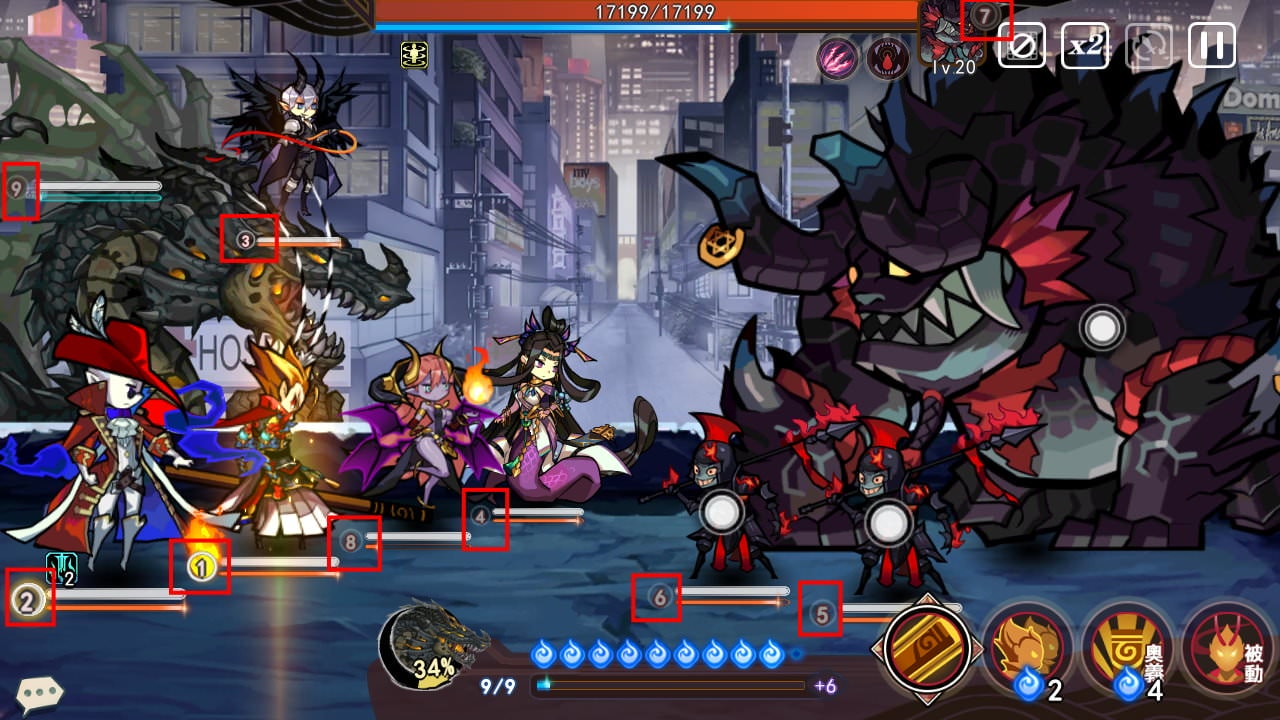Toggle the auto-battle sword icon
Image resolution: width=1280 pixels, height=720 pixels.
(x=1149, y=46)
